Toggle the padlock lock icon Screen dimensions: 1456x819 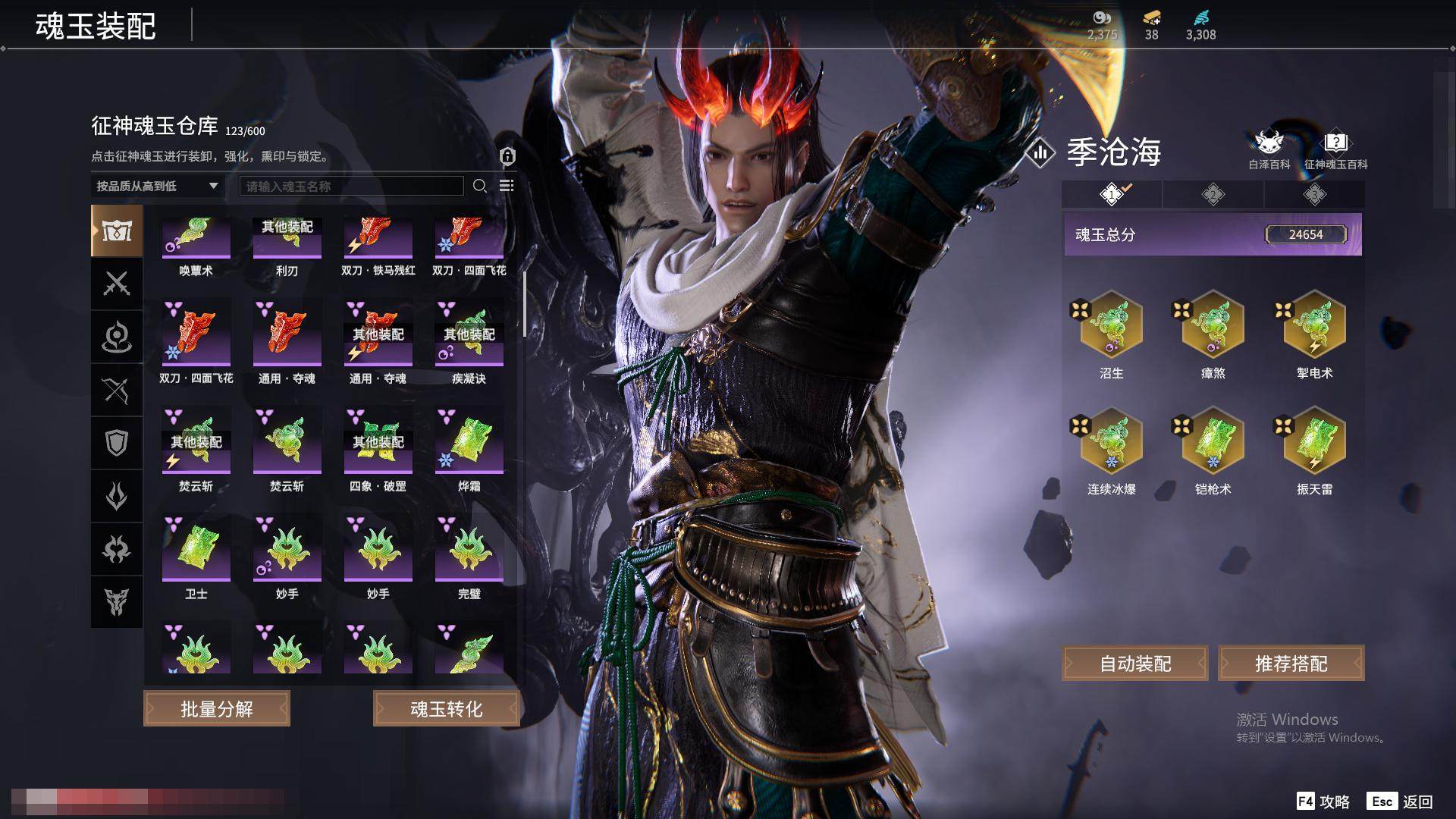pyautogui.click(x=507, y=156)
